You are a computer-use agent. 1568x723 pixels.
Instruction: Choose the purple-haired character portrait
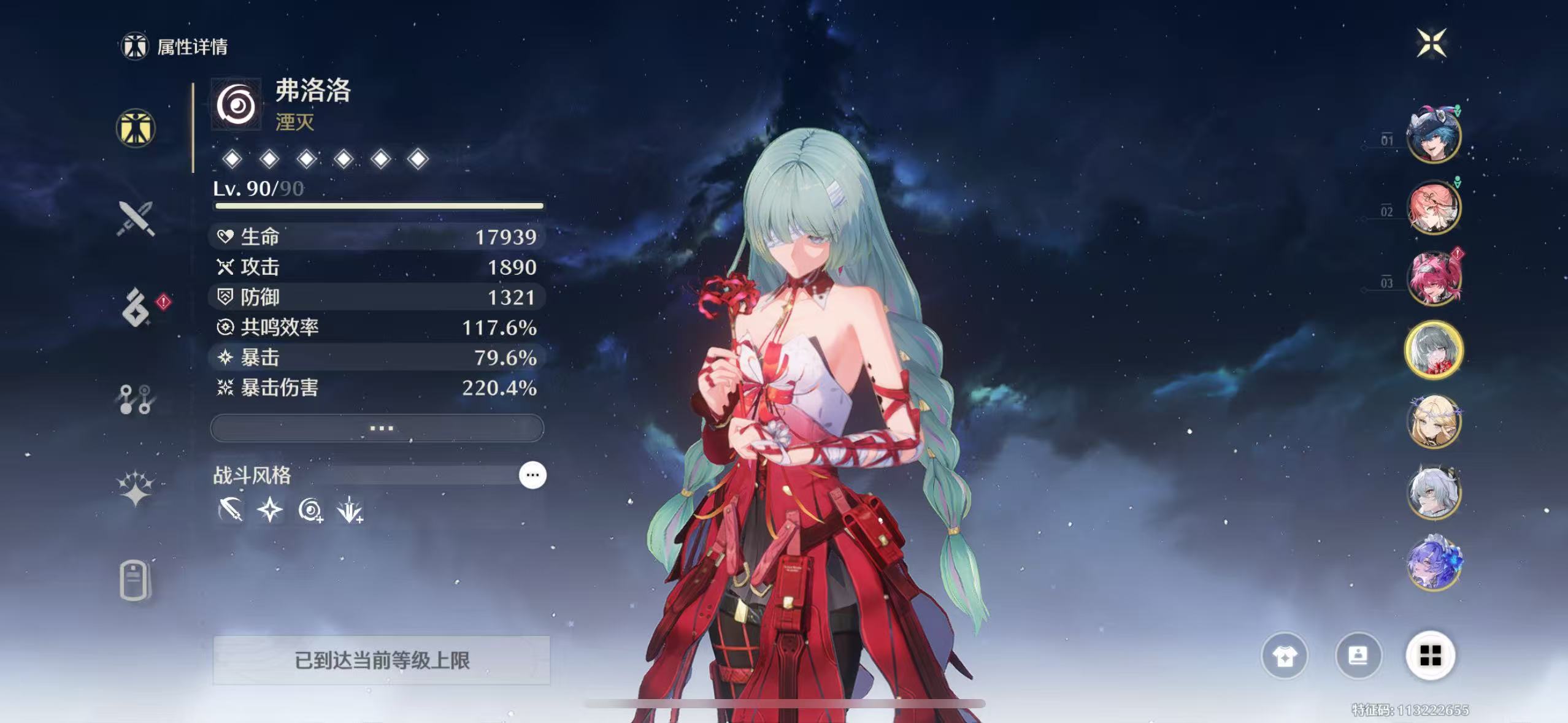(1434, 564)
